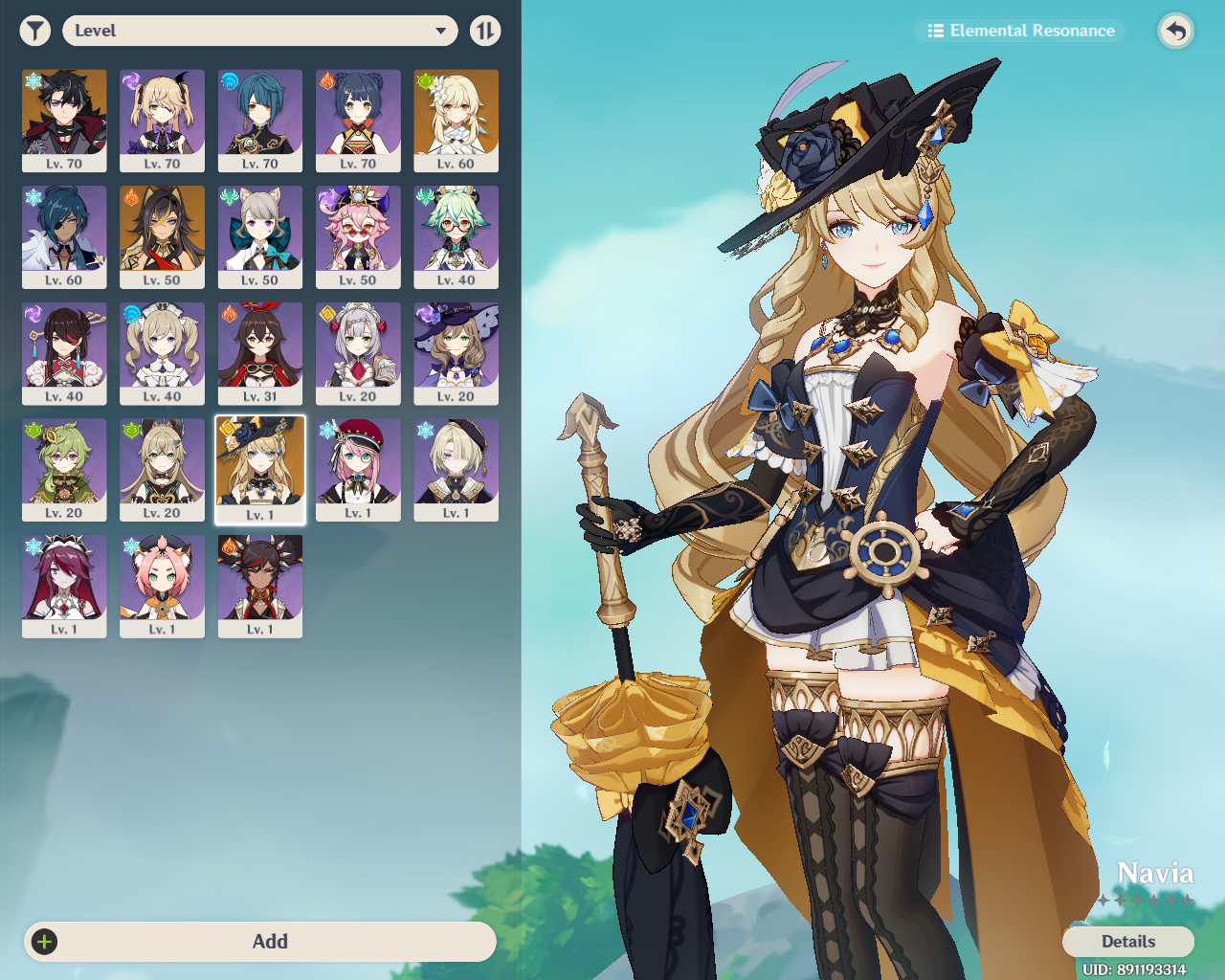This screenshot has height=980, width=1225.
Task: Switch to Fischl's character card
Action: (x=161, y=121)
